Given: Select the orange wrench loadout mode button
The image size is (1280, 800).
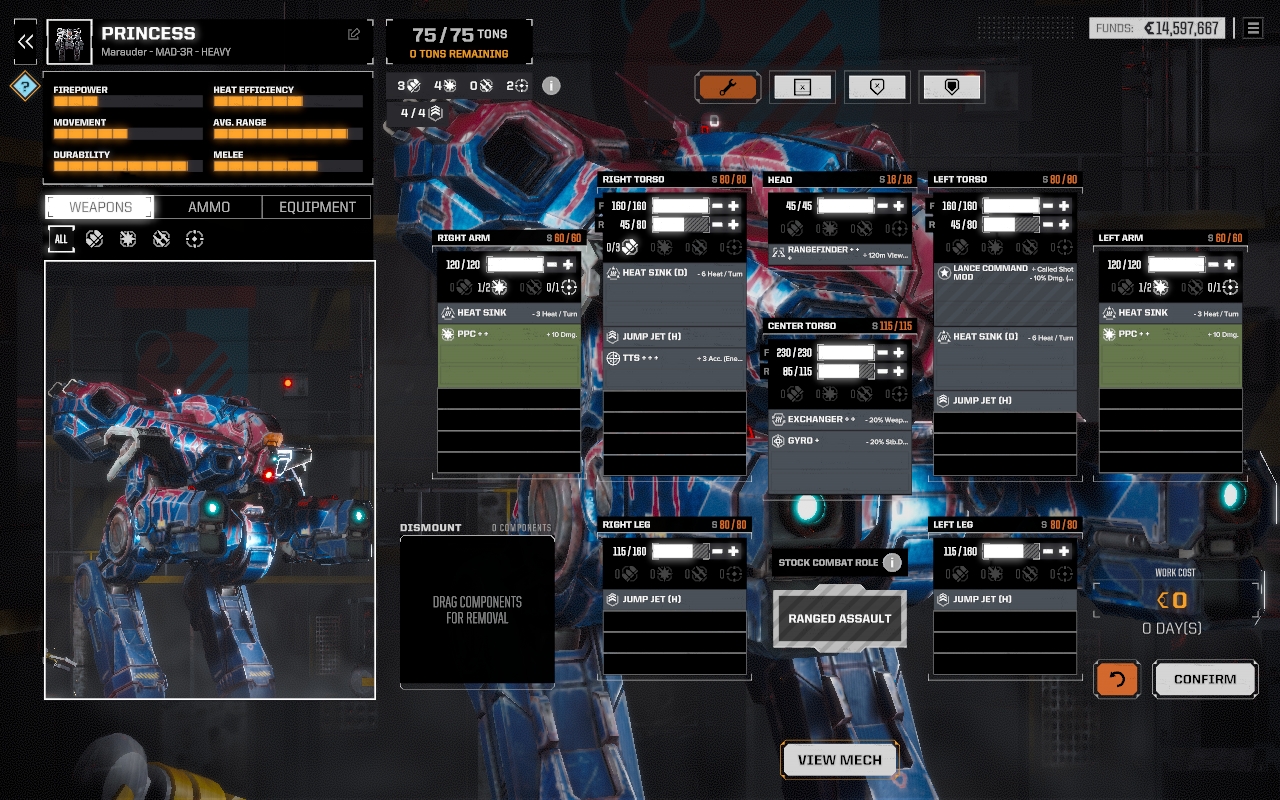Looking at the screenshot, I should [728, 87].
